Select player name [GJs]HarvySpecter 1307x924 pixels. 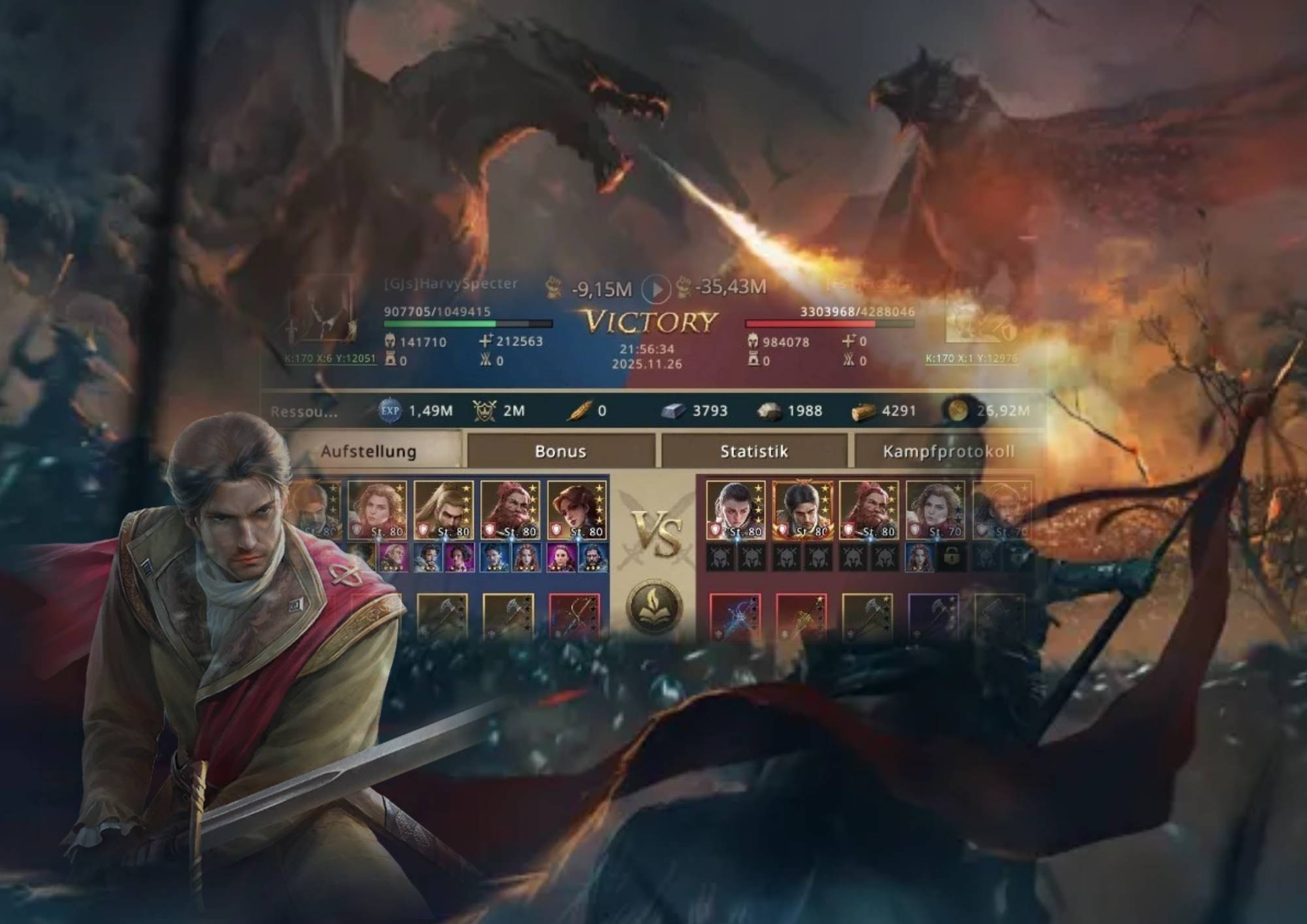pos(450,284)
